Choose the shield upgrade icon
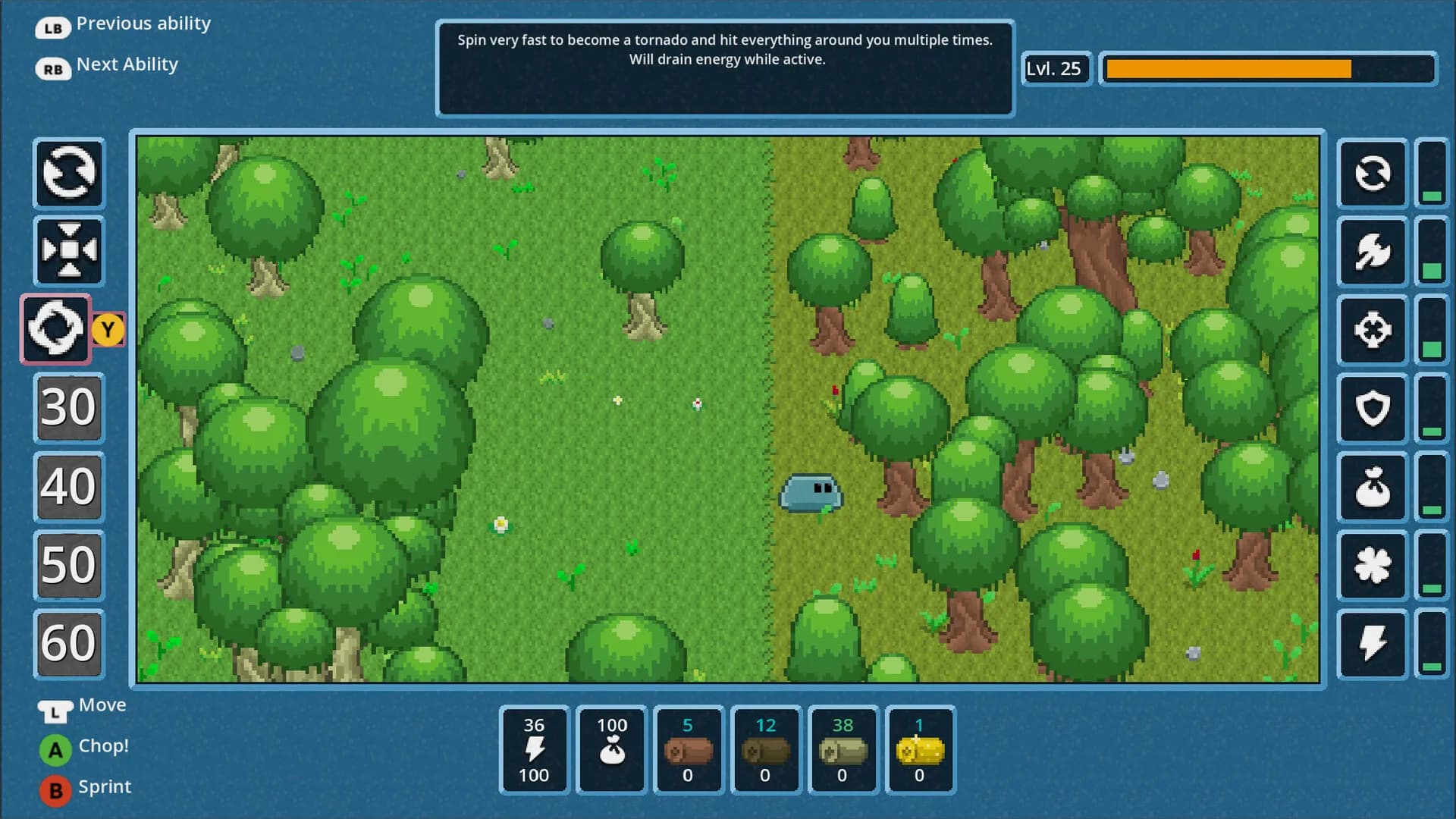 click(x=1372, y=409)
